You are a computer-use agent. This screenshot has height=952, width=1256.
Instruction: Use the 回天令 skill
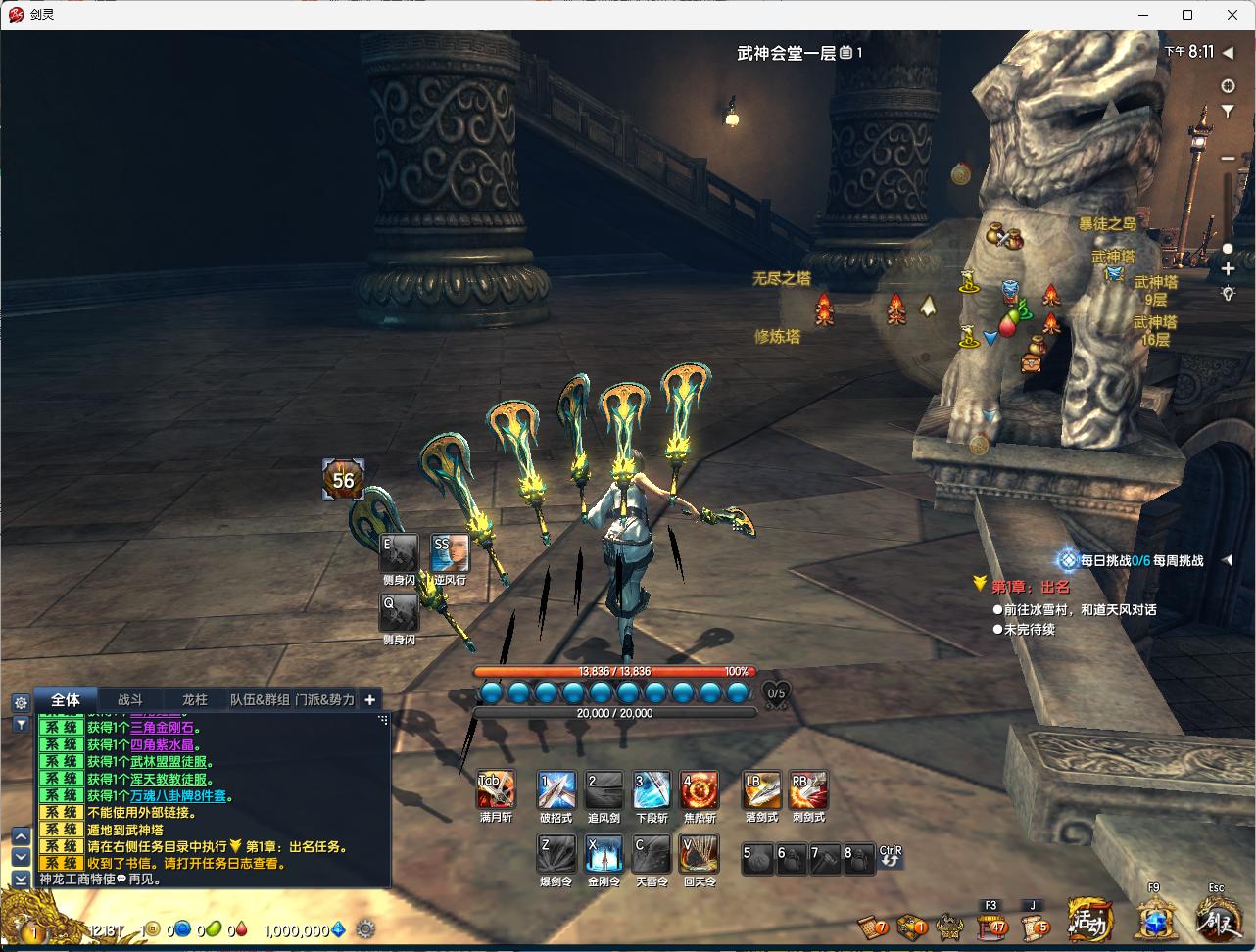click(700, 854)
